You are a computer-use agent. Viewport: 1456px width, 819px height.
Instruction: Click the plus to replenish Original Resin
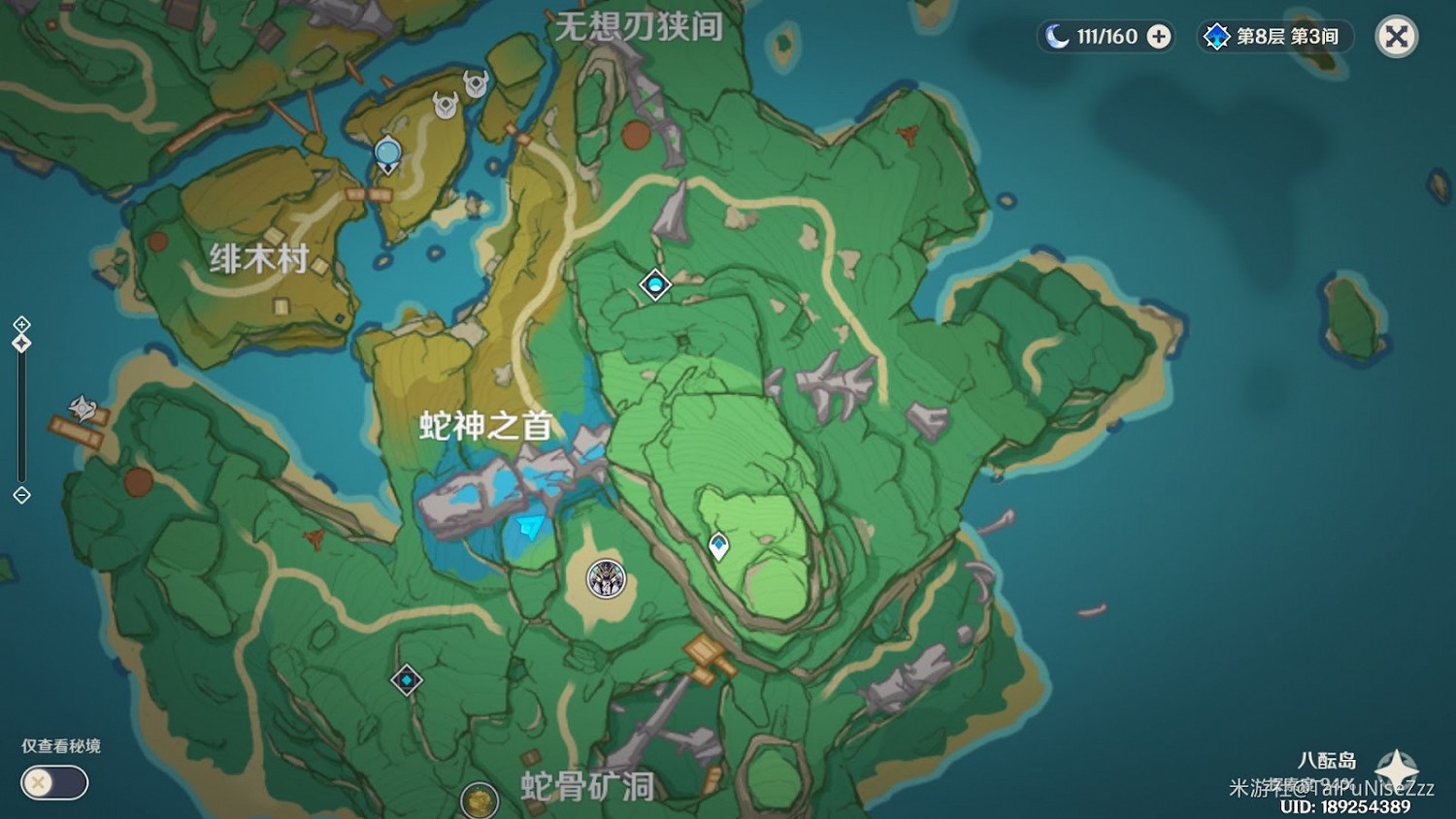pos(1157,37)
